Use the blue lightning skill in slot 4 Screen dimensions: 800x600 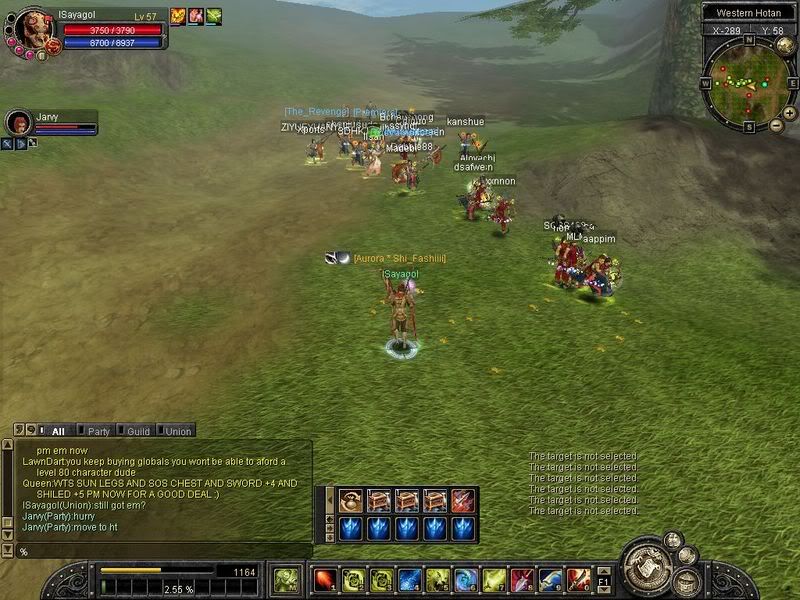point(409,580)
